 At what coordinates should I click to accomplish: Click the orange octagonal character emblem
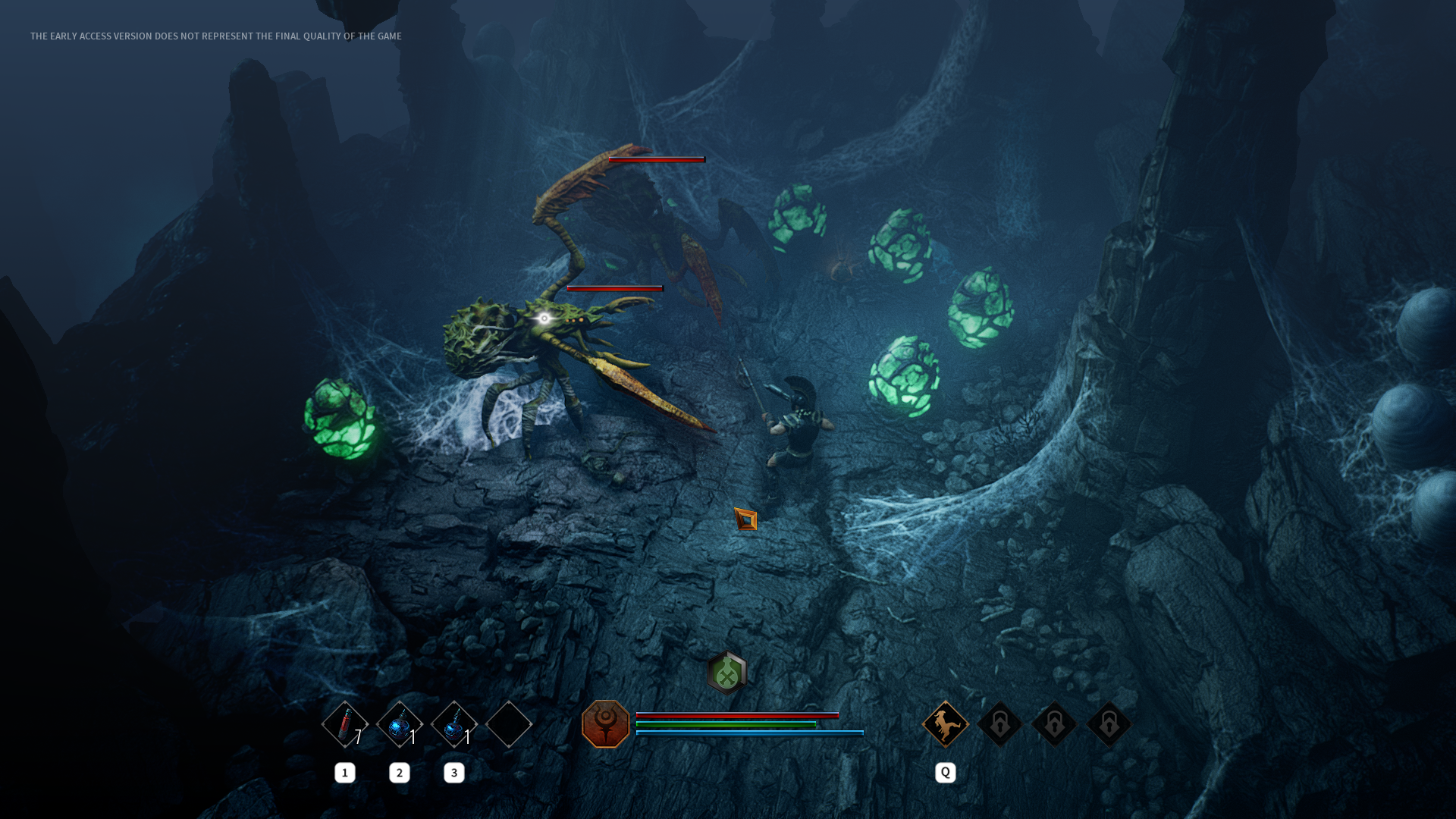606,724
